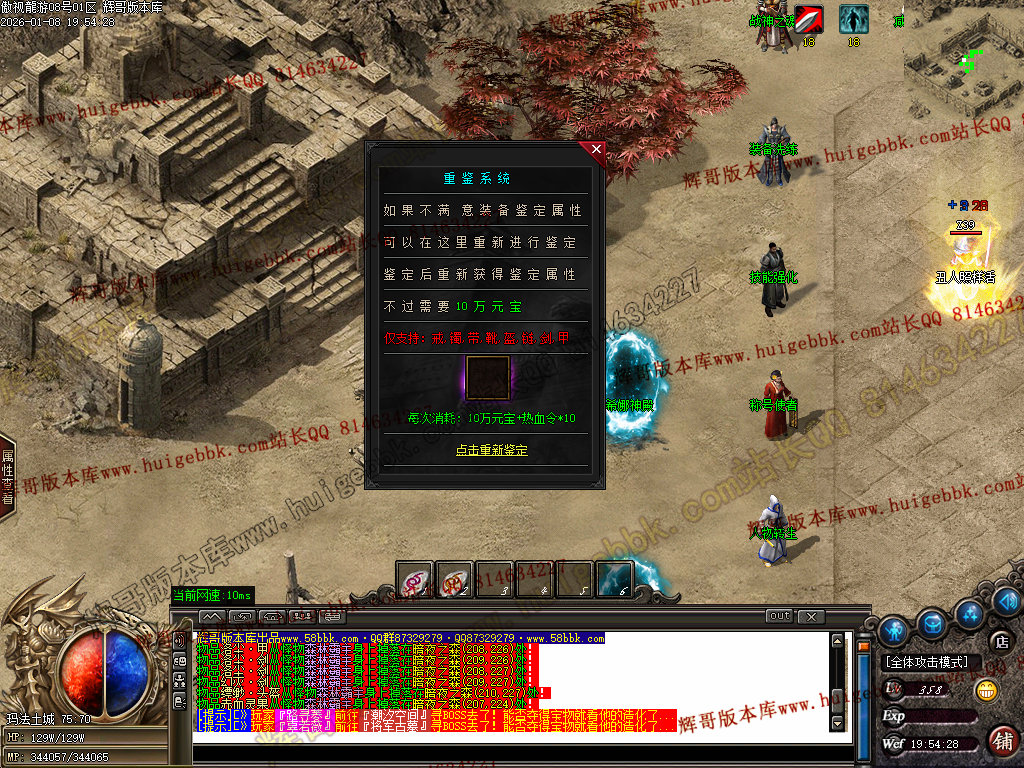The image size is (1024, 768).
Task: Click the red blade buff icon
Action: (x=809, y=20)
